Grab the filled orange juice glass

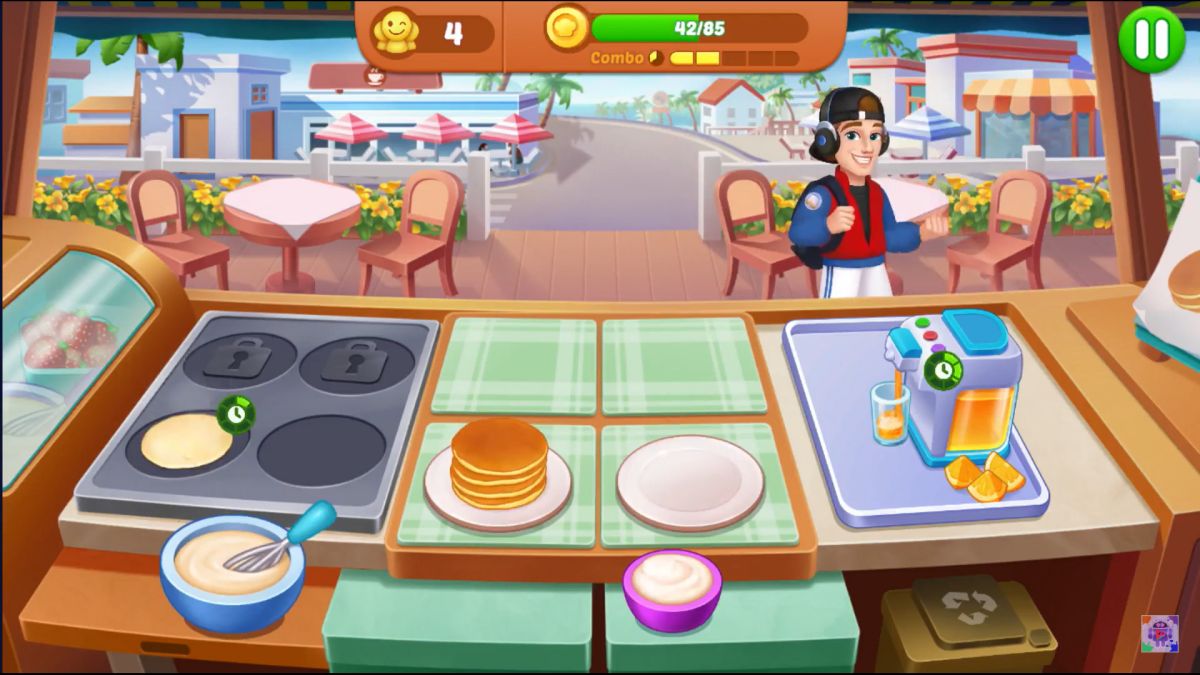(889, 412)
